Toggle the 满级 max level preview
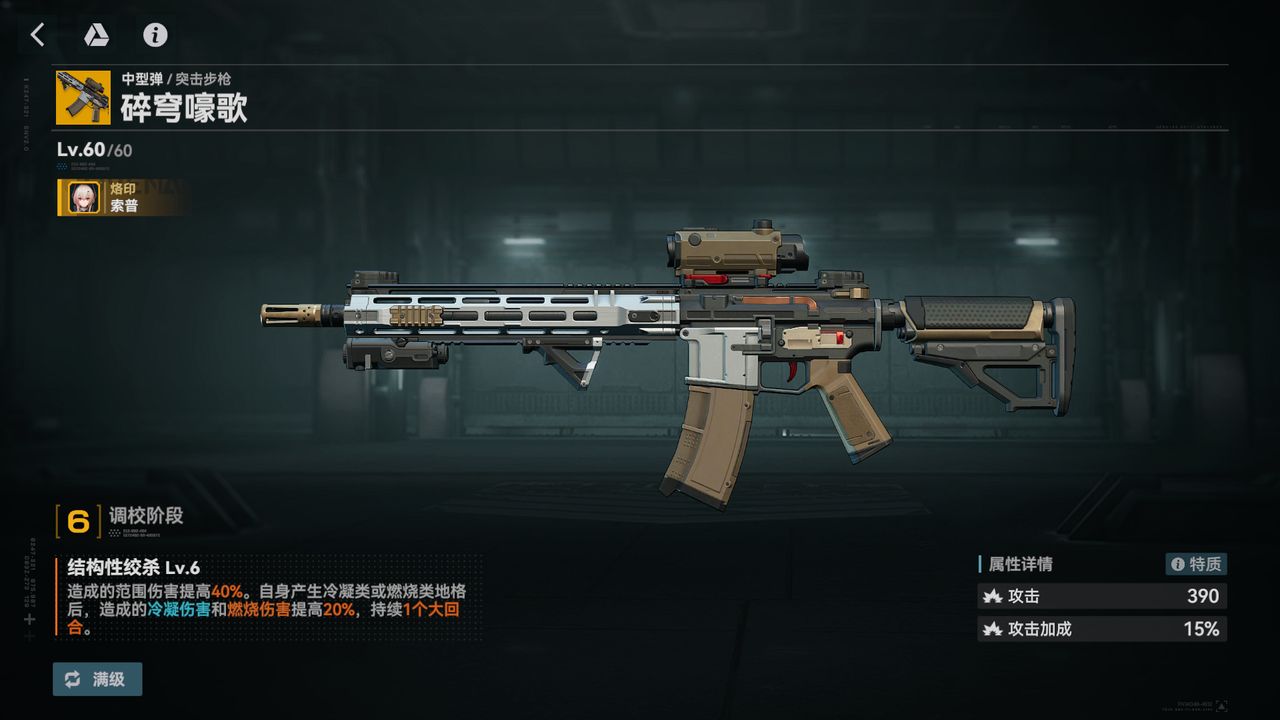 (97, 679)
